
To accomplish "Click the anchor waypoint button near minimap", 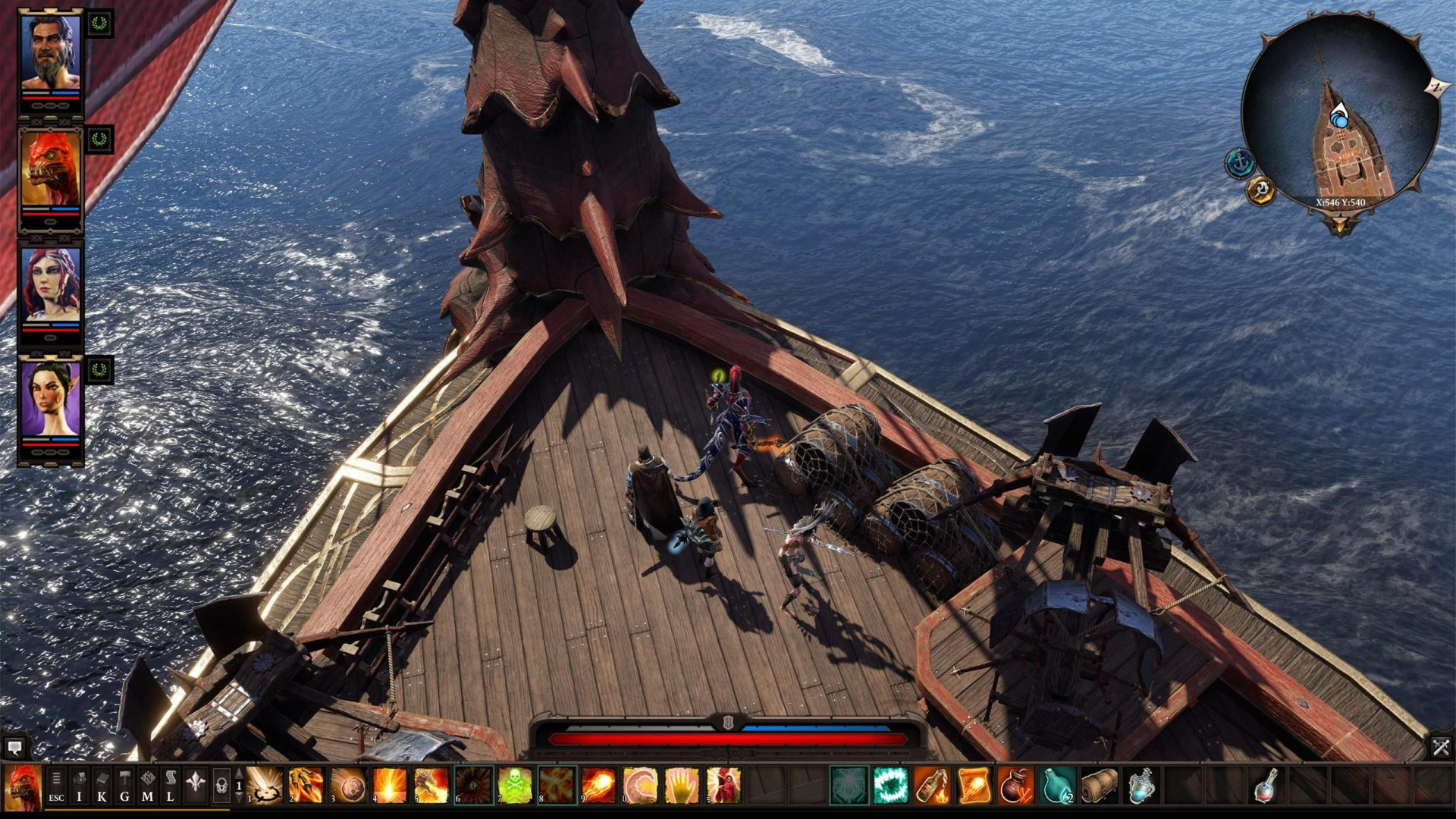I will [1240, 163].
